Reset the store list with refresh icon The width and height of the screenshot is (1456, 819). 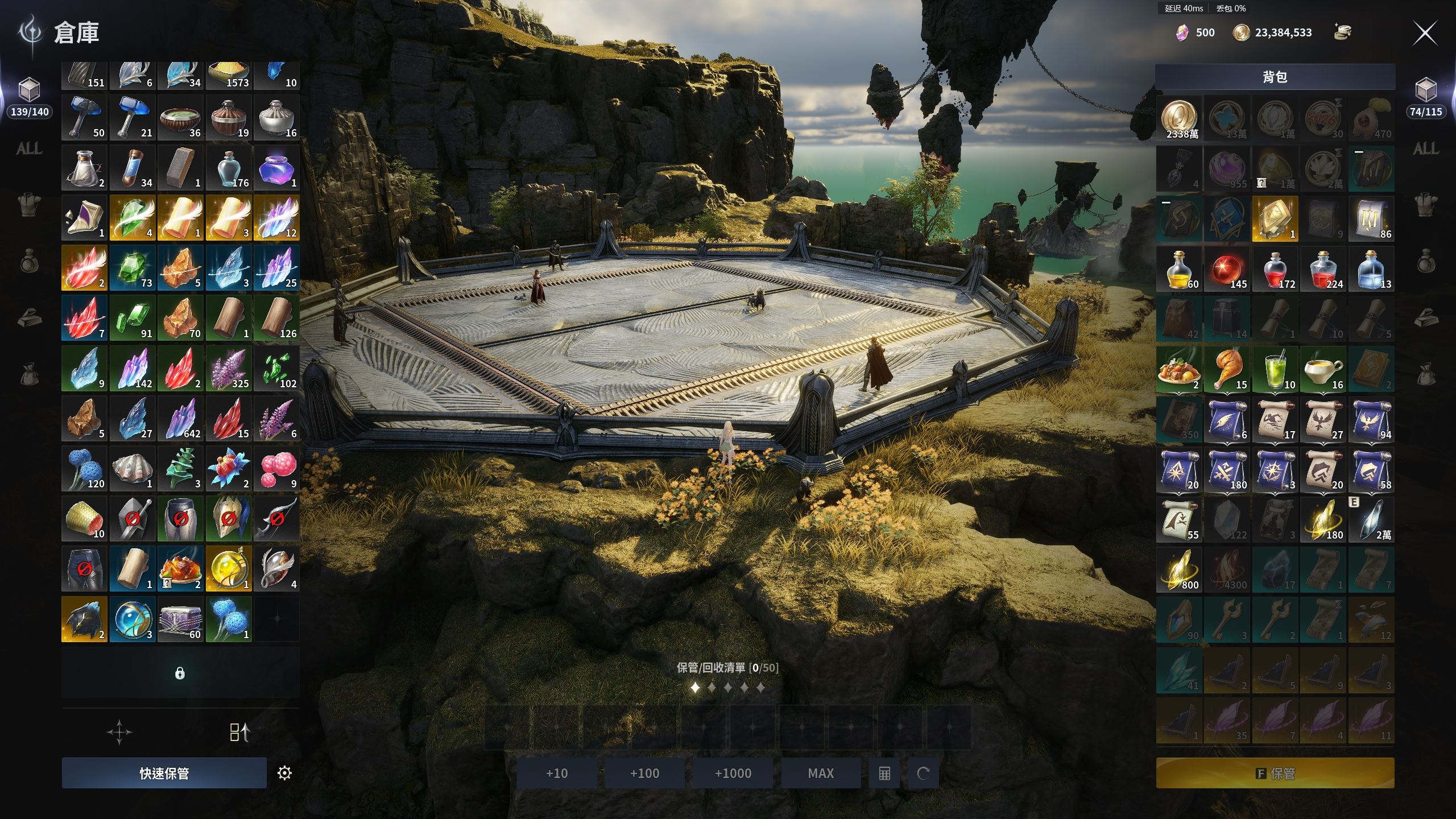click(923, 773)
